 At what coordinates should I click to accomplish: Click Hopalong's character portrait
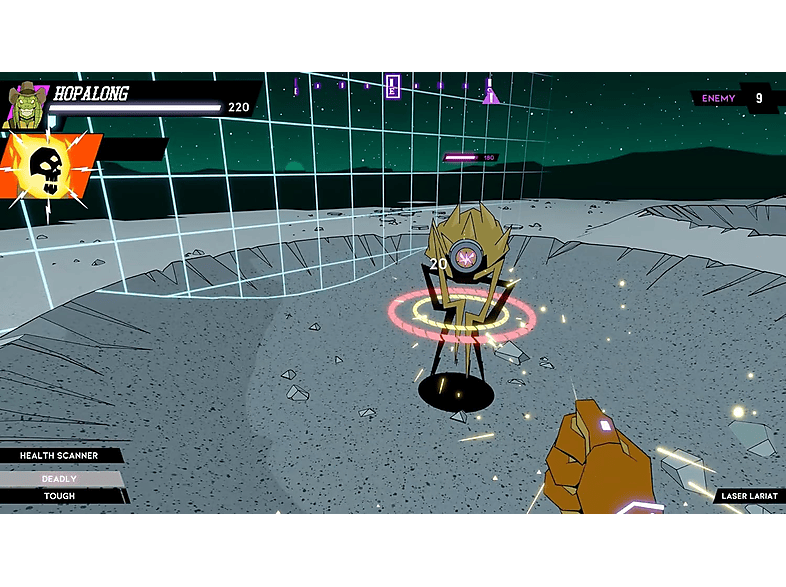coord(27,105)
